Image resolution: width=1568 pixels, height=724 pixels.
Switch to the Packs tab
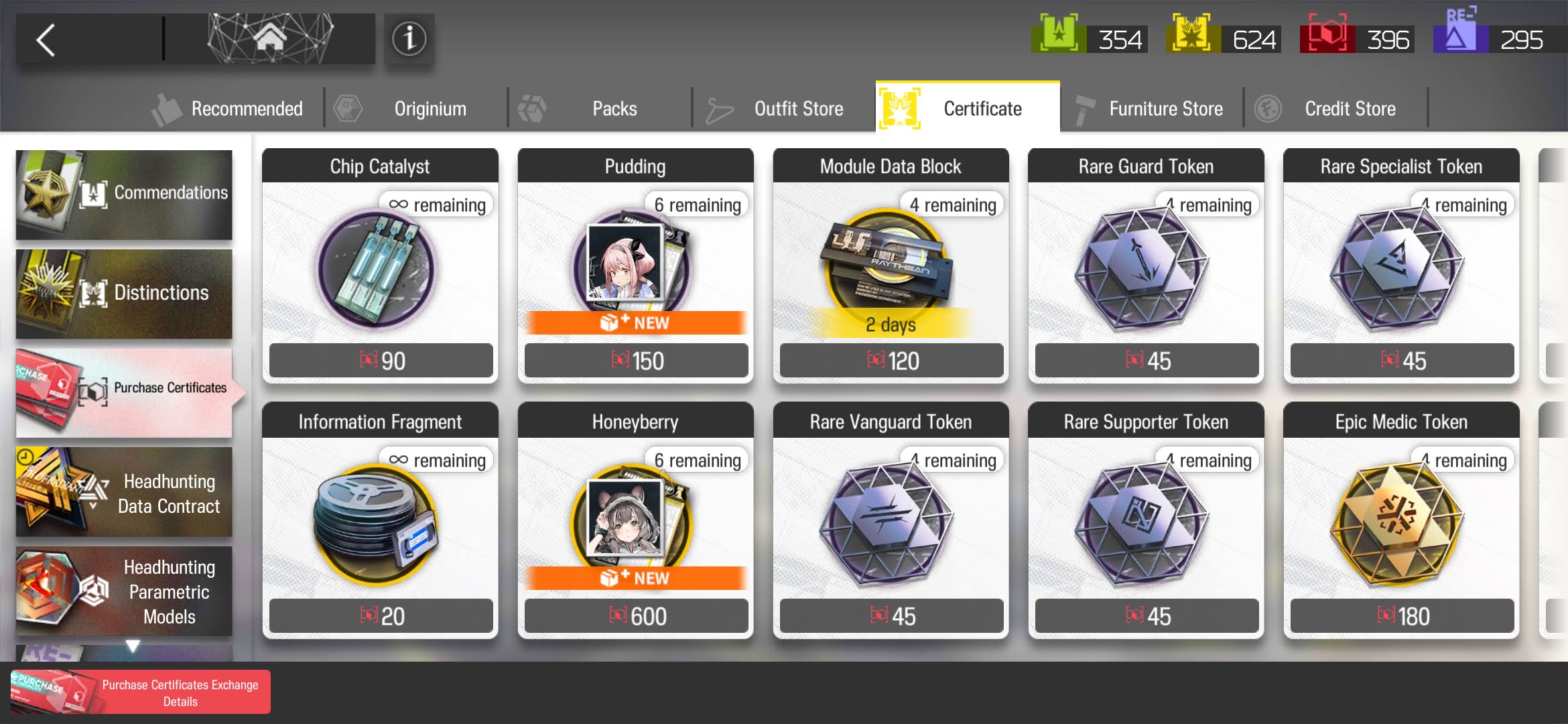tap(600, 109)
